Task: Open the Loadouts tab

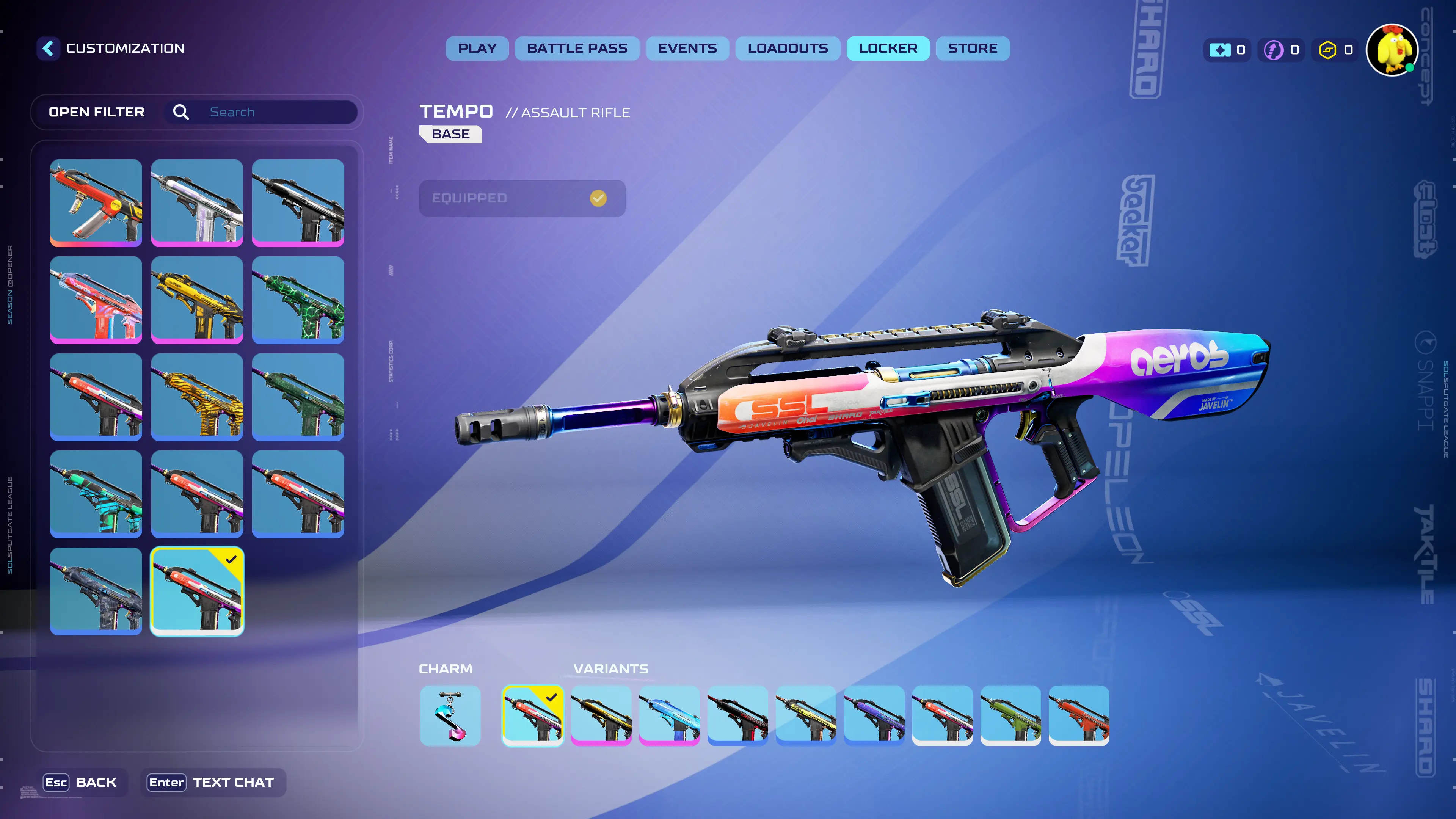Action: pyautogui.click(x=788, y=49)
